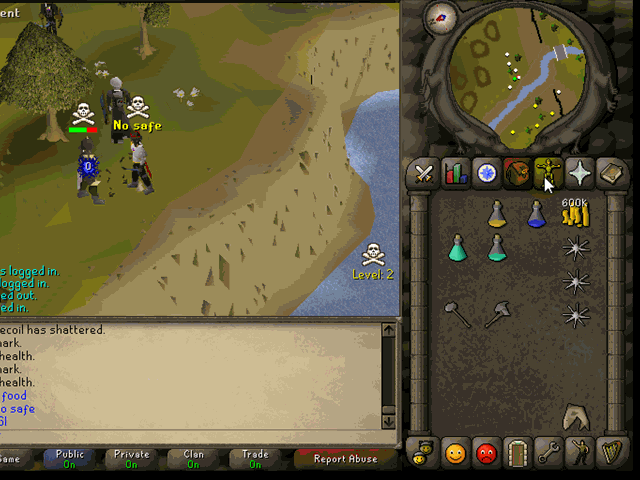Click the compass above the minimap
Screen dimensions: 640x480
(x=440, y=15)
